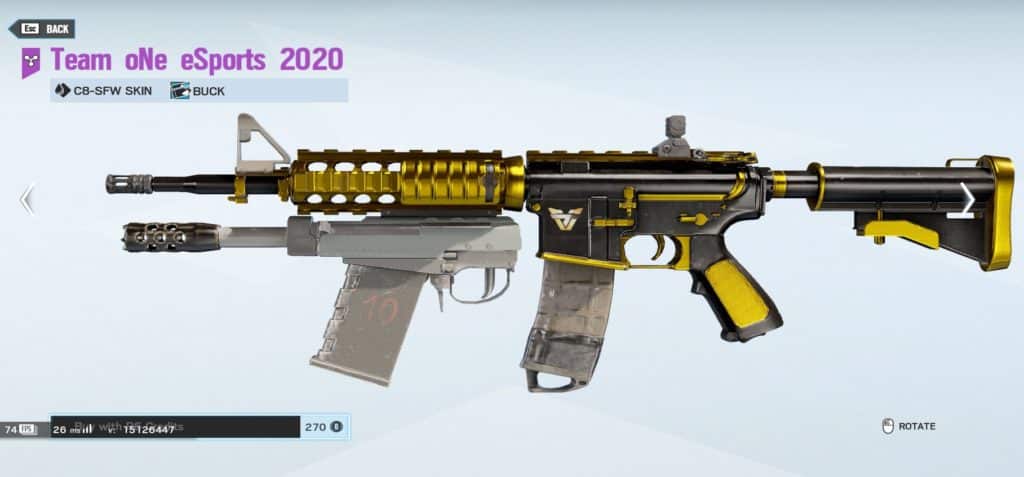Go back using the Back button

click(43, 29)
